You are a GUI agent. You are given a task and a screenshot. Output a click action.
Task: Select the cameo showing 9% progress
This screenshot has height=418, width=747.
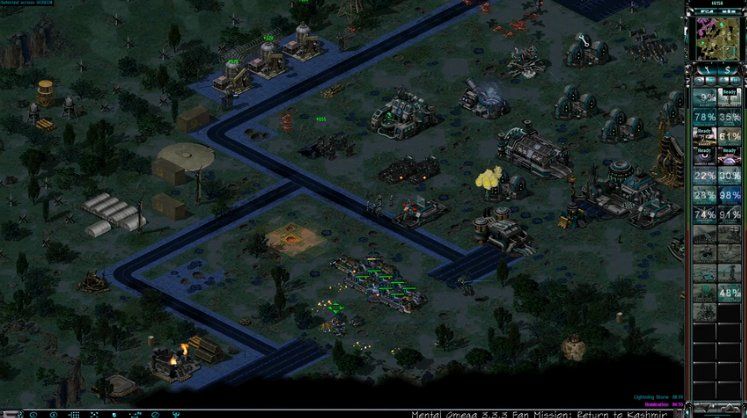click(705, 97)
